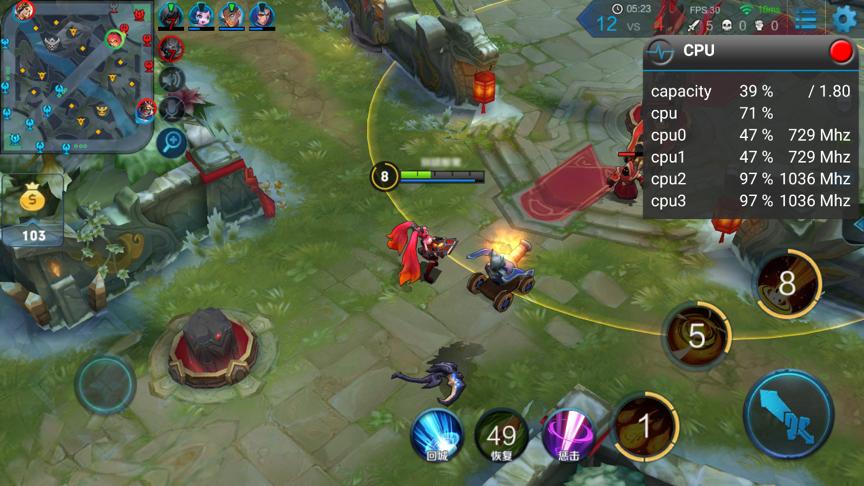Select the skill on cooldown showing 5

coord(697,336)
